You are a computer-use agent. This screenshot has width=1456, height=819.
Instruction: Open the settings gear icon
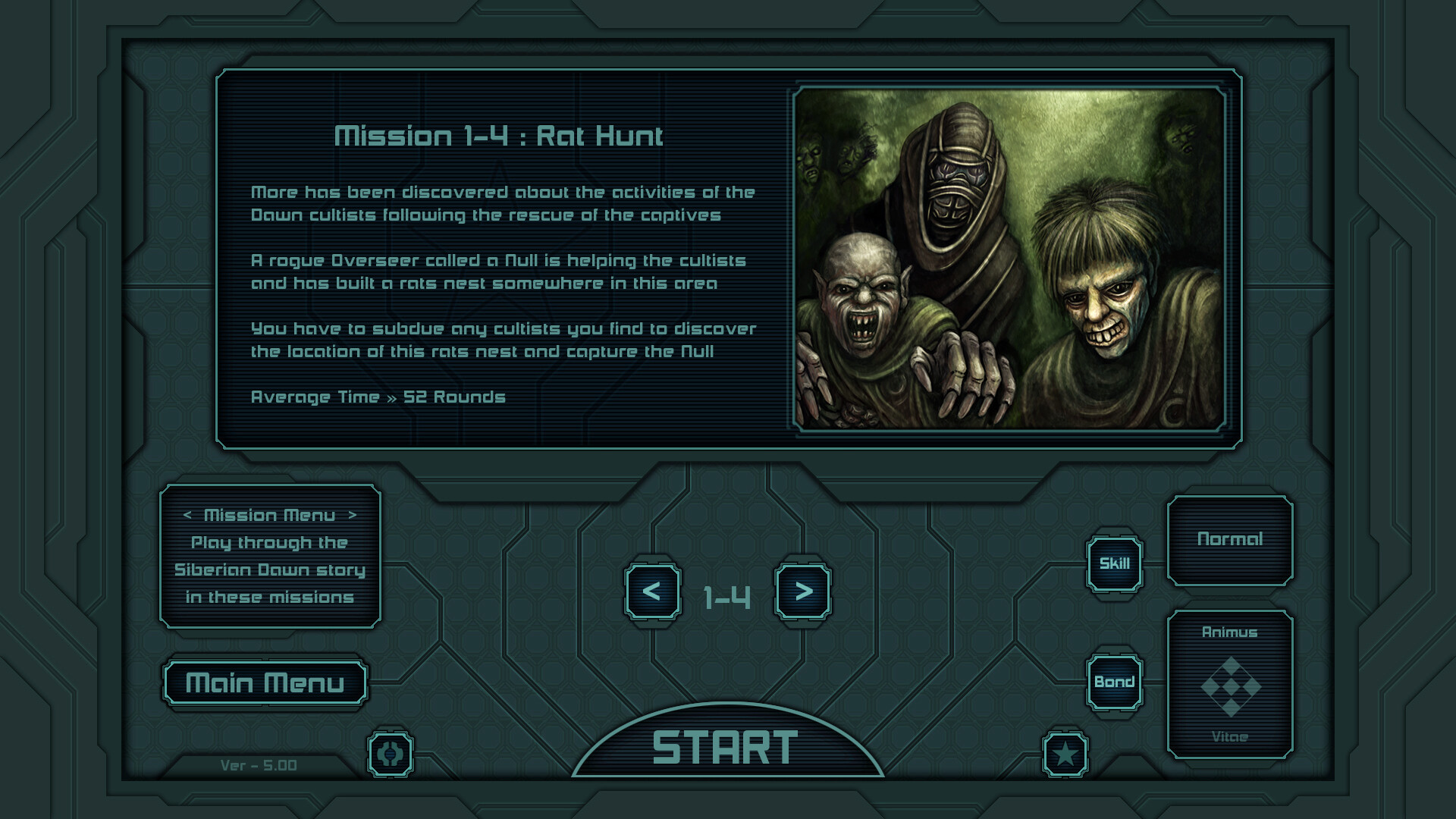point(391,753)
